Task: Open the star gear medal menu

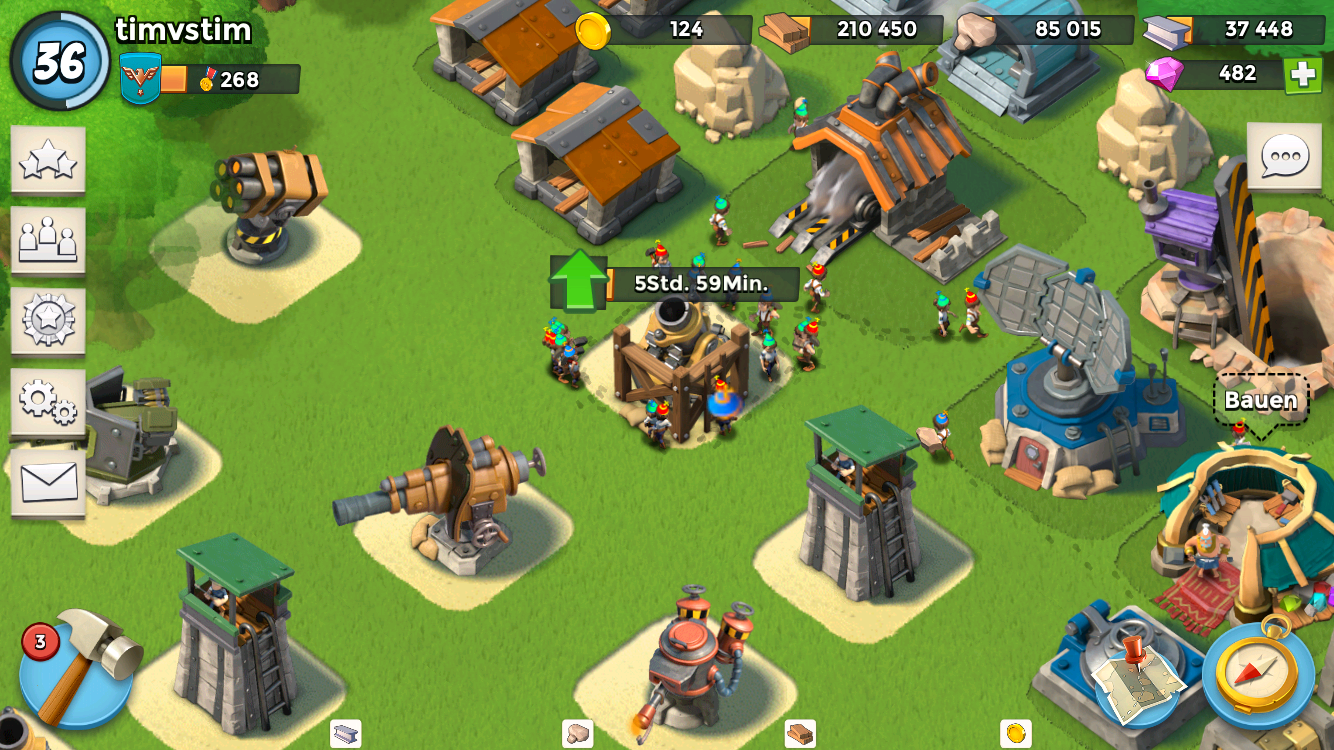Action: 48,321
